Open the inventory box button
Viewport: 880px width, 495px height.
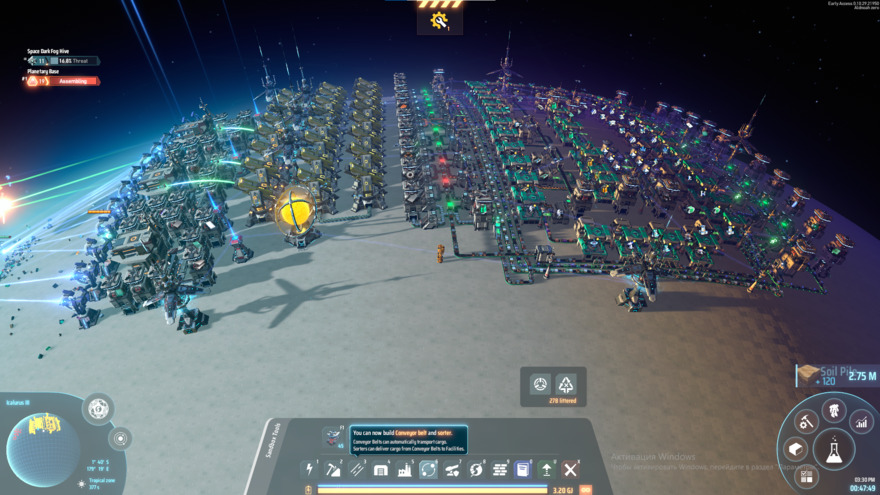796,449
